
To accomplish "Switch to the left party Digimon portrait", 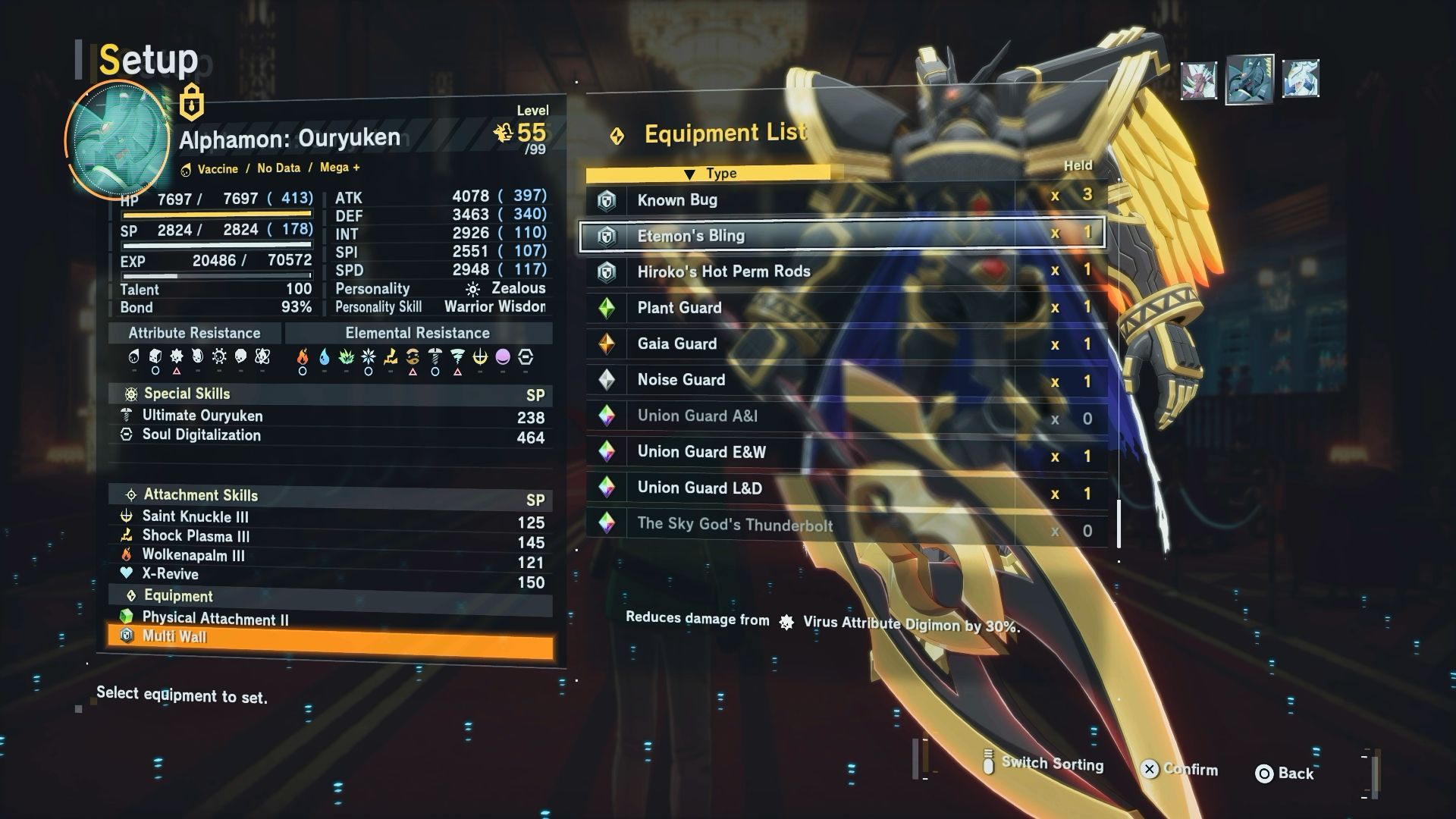I will [1199, 80].
